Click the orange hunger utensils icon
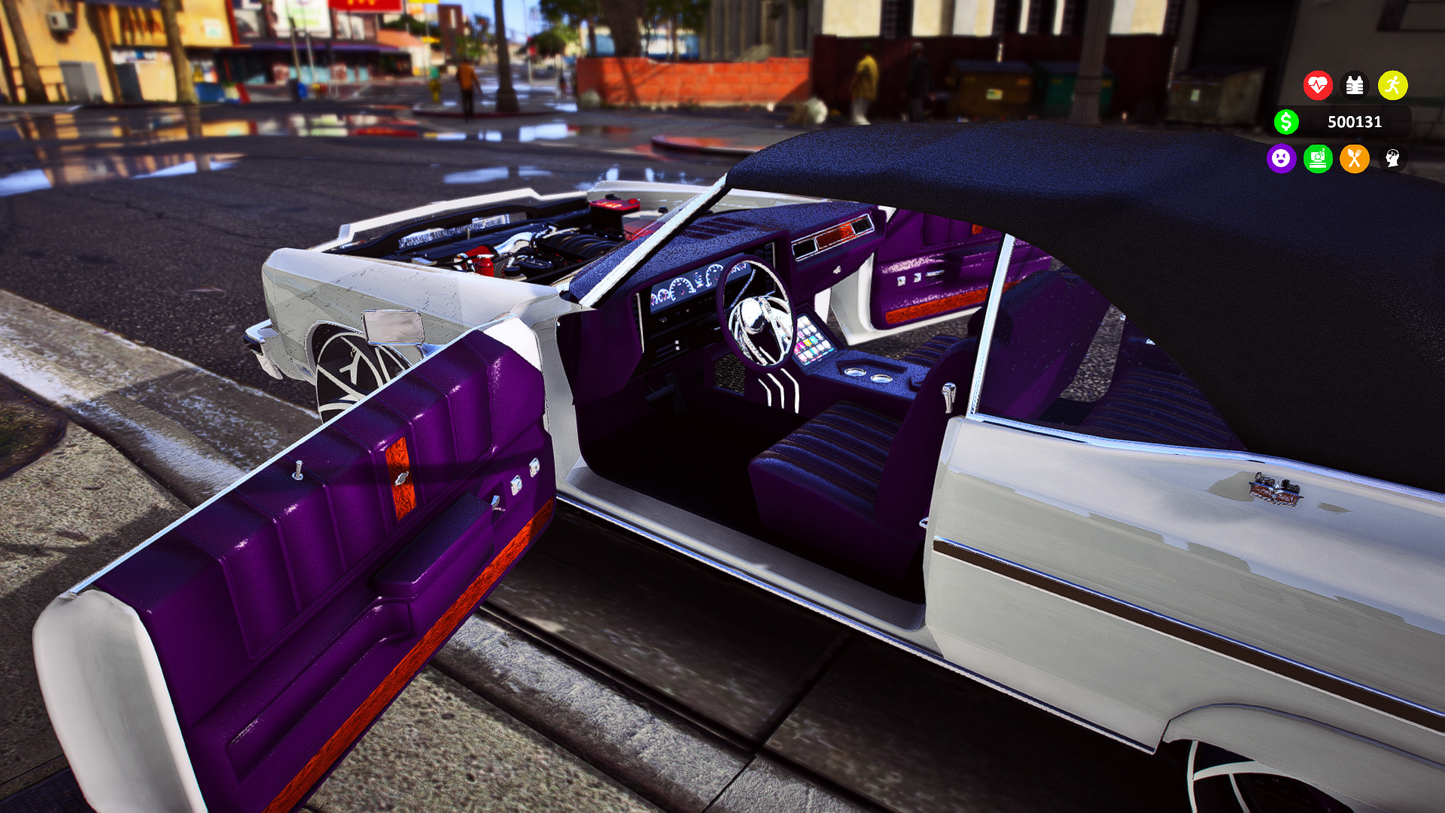This screenshot has height=813, width=1445. 1354,159
